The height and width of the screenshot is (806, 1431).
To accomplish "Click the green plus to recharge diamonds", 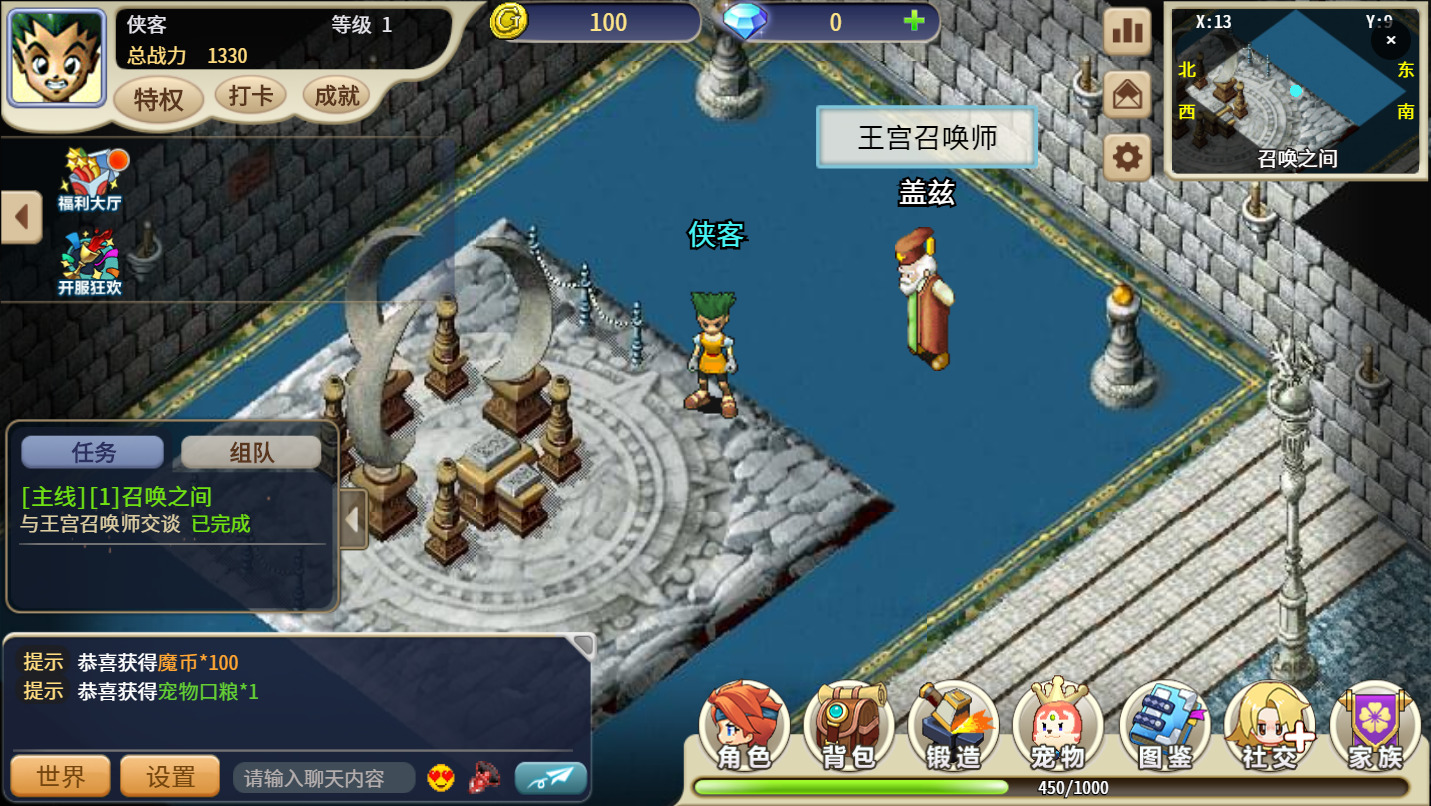I will (911, 22).
